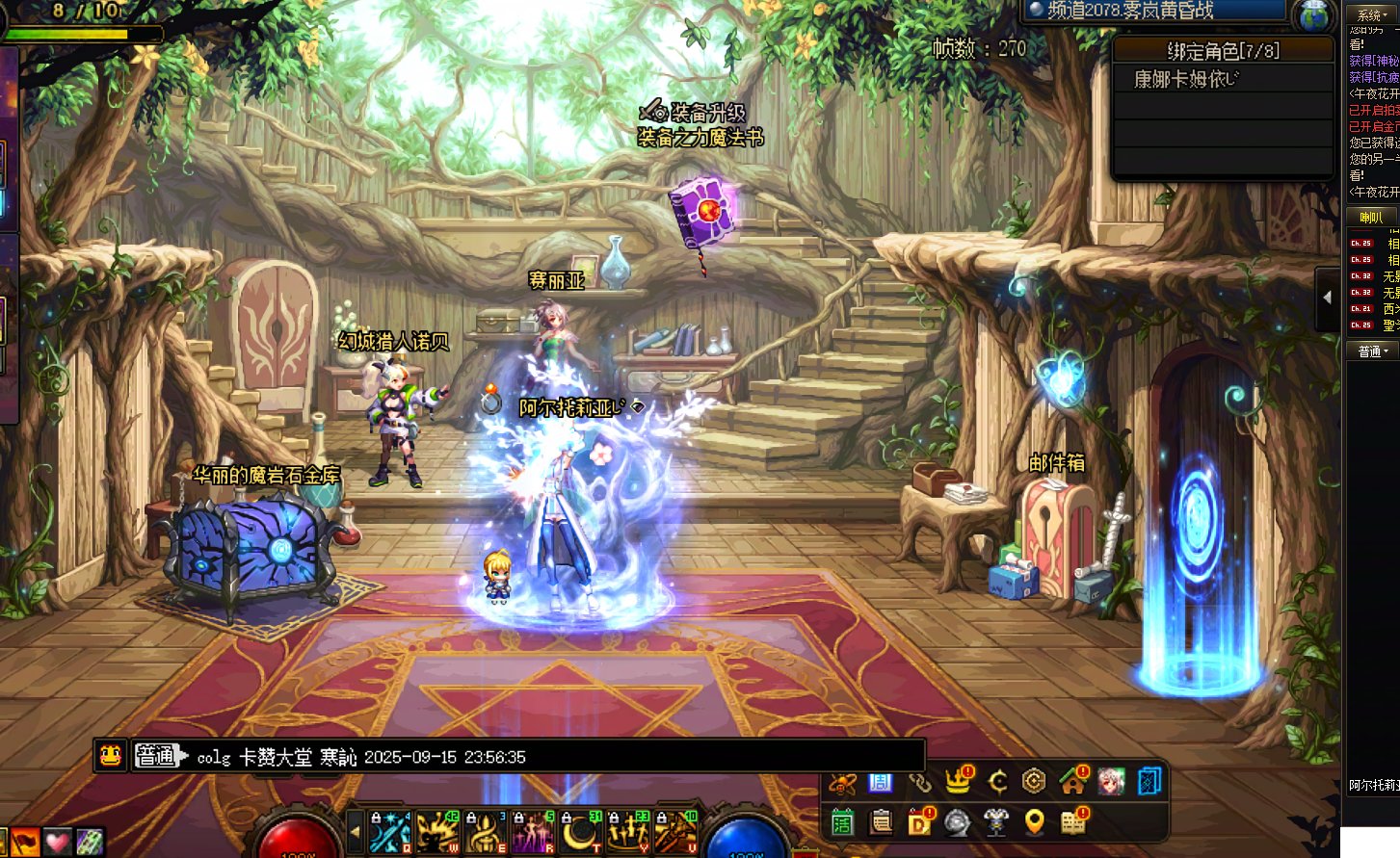Click the skill bar left arrow
The width and height of the screenshot is (1400, 858).
coord(356,831)
